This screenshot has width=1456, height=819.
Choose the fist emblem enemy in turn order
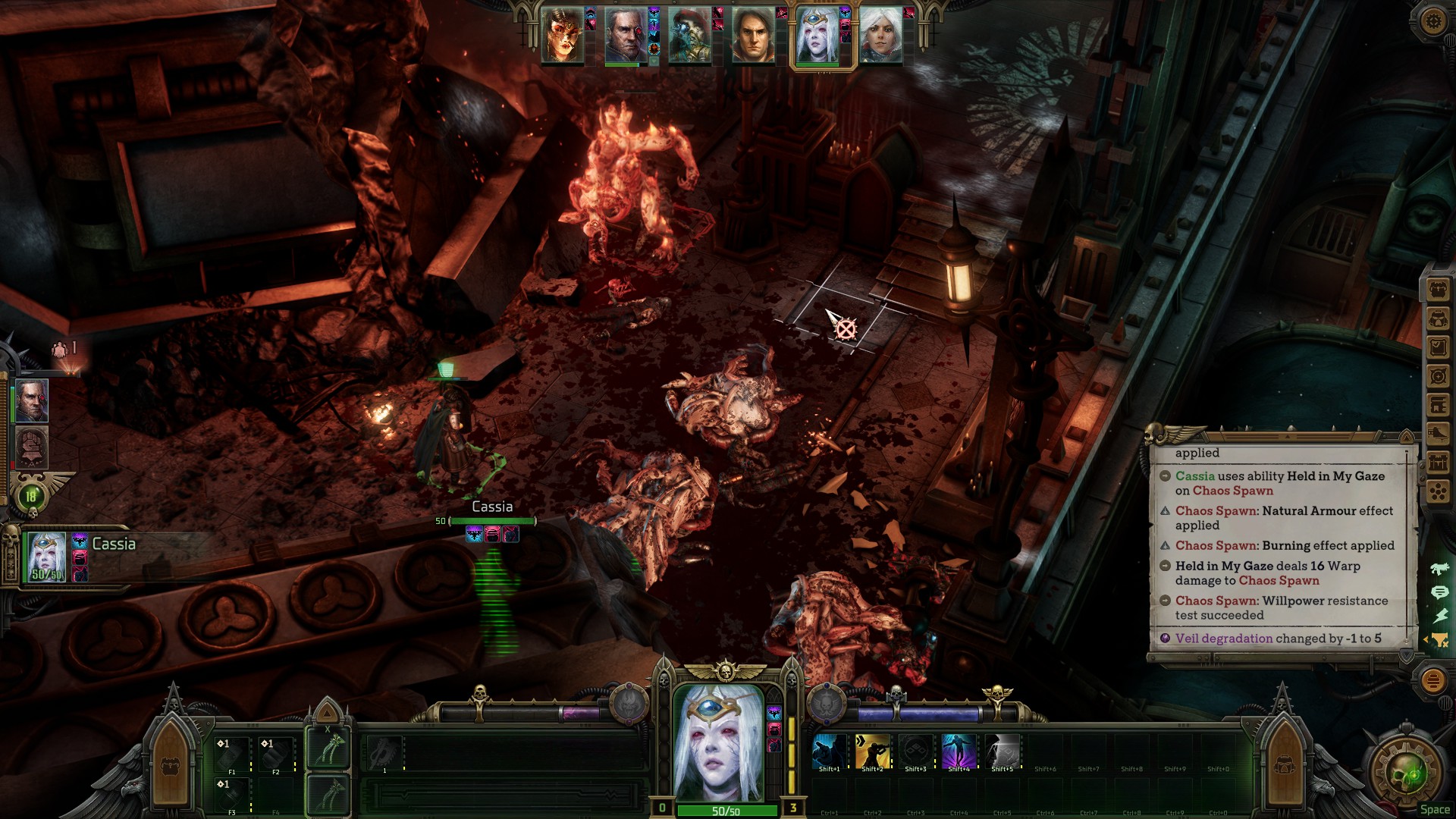point(31,446)
